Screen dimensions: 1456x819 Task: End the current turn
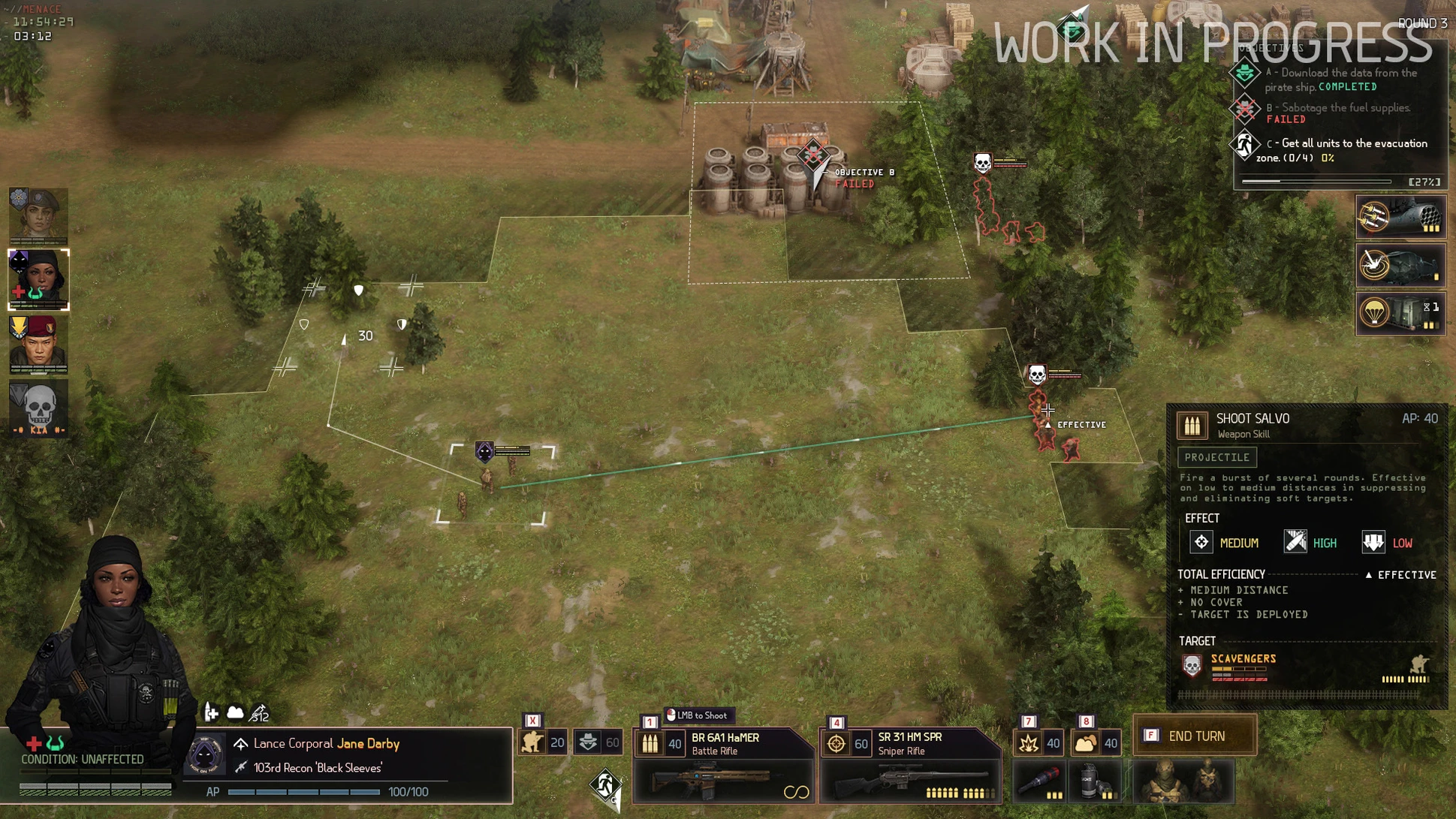click(x=1195, y=736)
